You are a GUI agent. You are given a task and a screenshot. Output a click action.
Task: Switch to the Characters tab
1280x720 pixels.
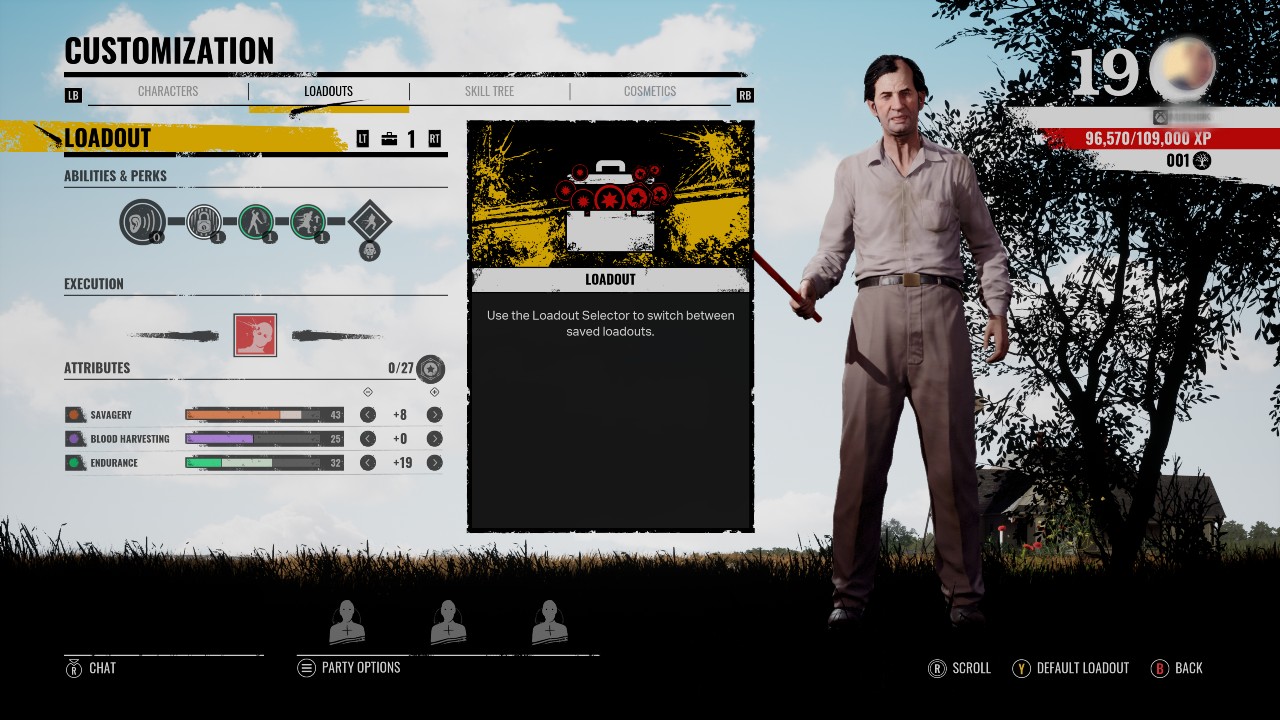(x=168, y=91)
